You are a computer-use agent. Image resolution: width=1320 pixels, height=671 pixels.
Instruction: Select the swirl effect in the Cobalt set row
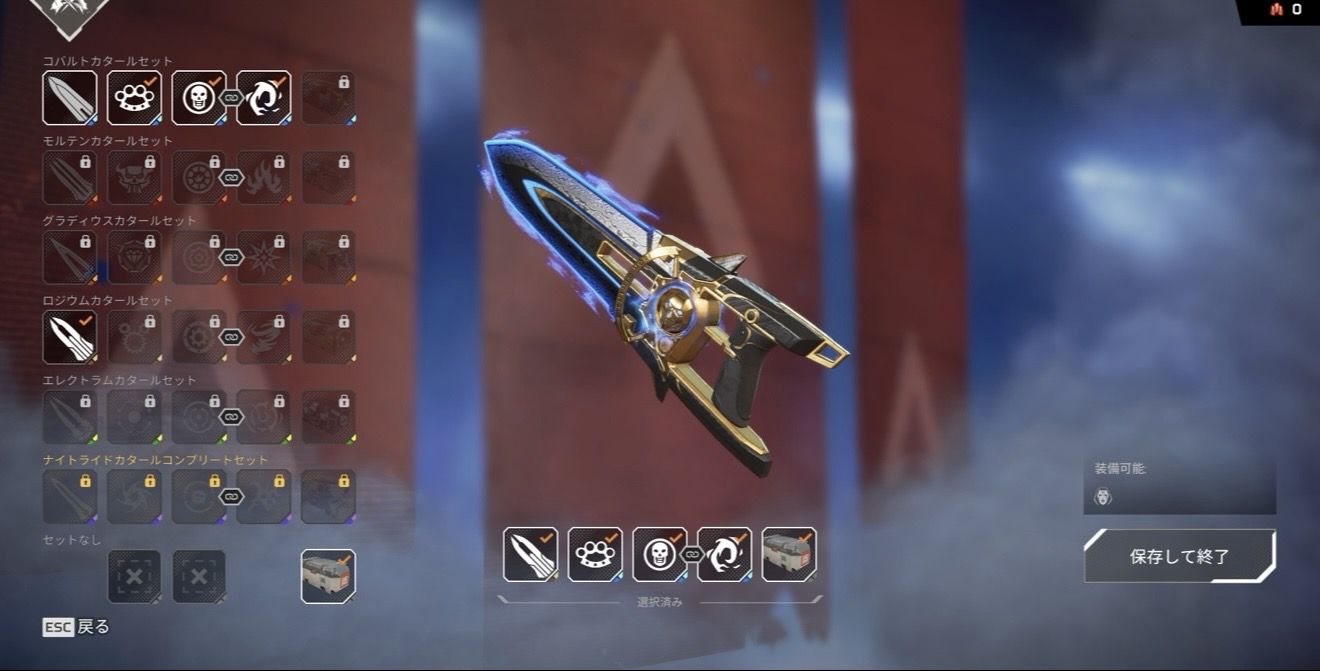point(264,98)
